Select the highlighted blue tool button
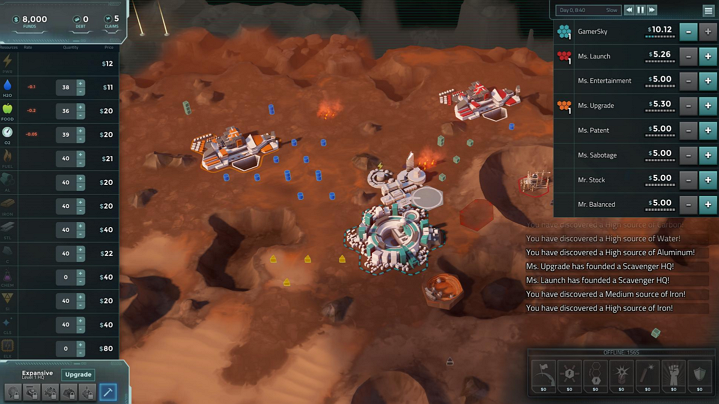Viewport: 719px width, 404px height. coord(108,392)
